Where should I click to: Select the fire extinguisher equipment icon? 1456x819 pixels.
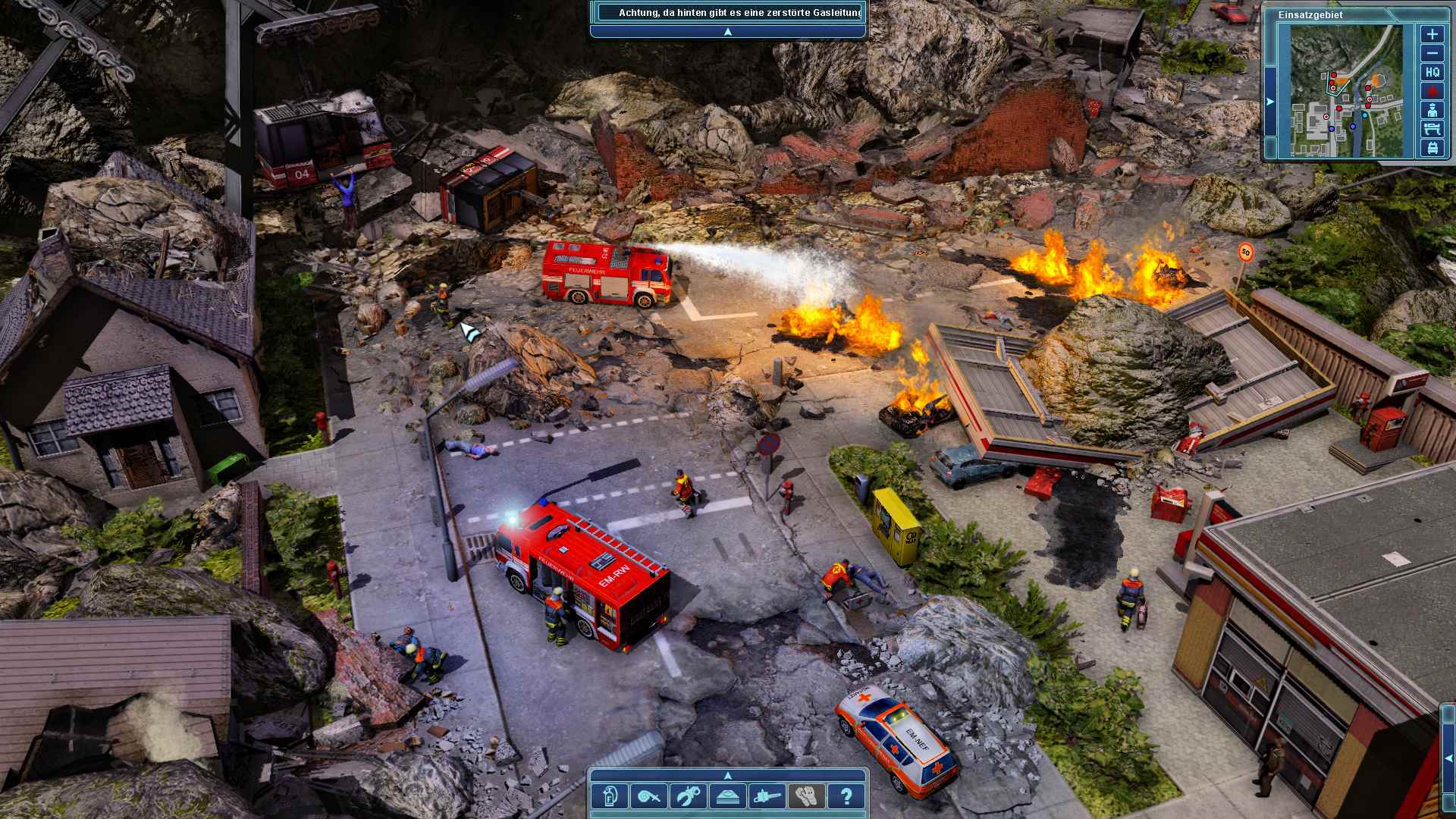click(610, 796)
